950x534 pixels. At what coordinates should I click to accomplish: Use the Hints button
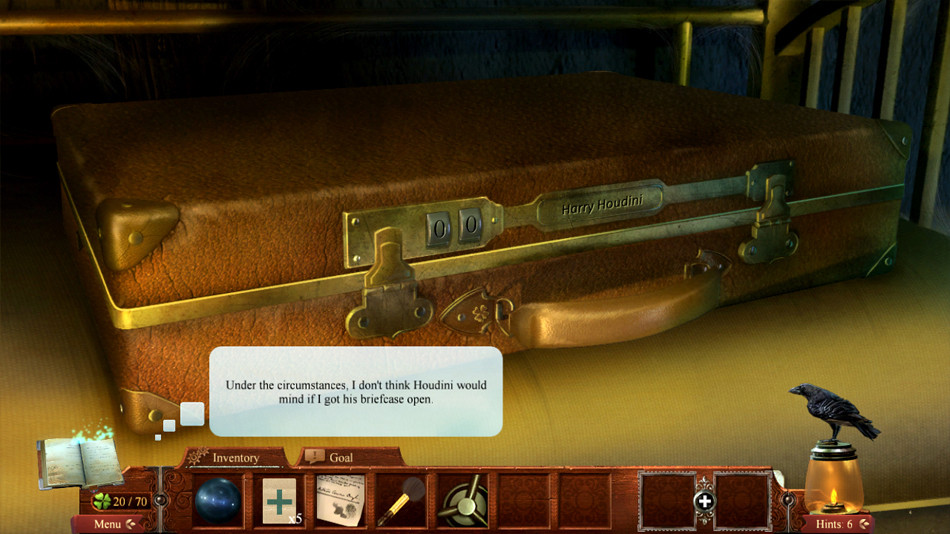(x=839, y=524)
